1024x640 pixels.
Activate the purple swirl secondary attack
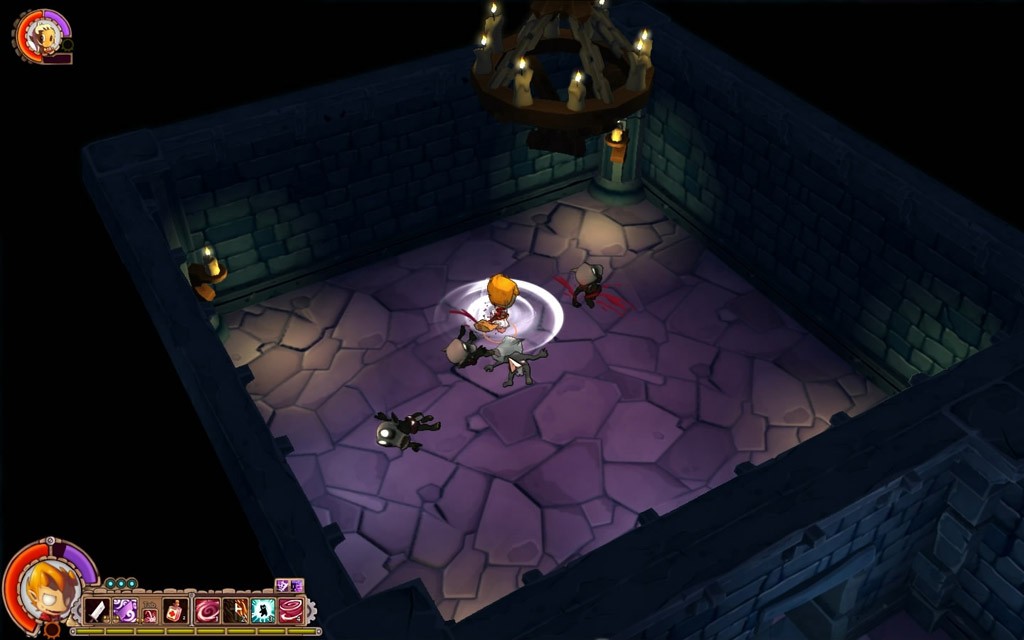125,610
